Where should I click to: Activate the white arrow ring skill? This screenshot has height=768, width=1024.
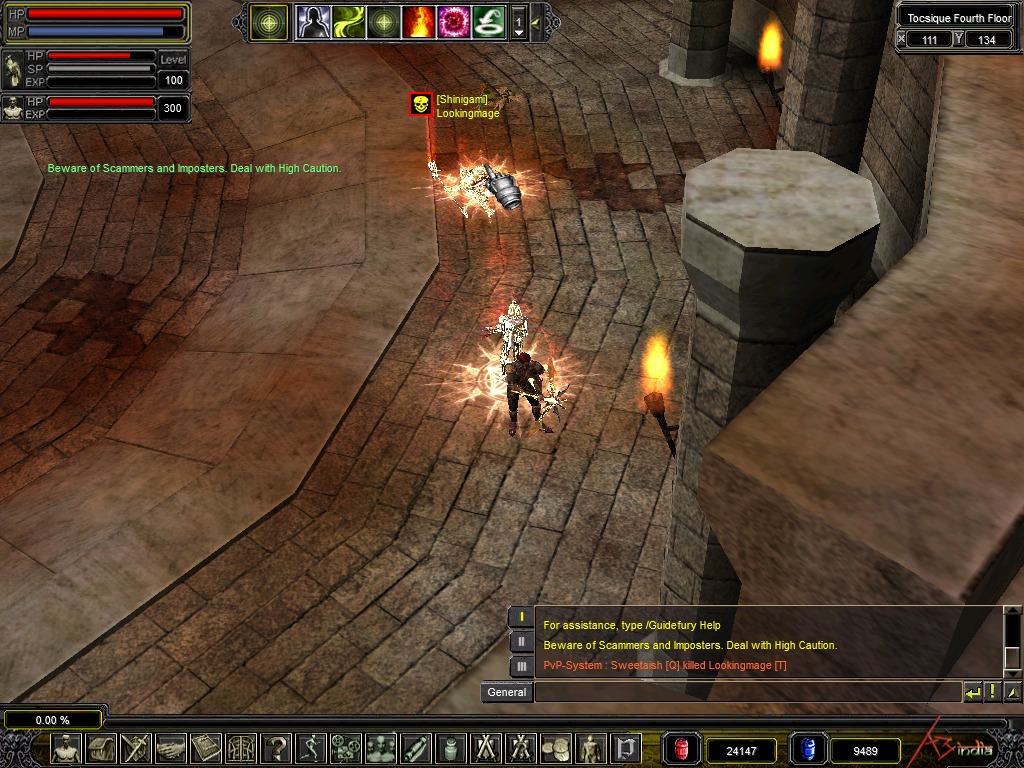click(488, 22)
